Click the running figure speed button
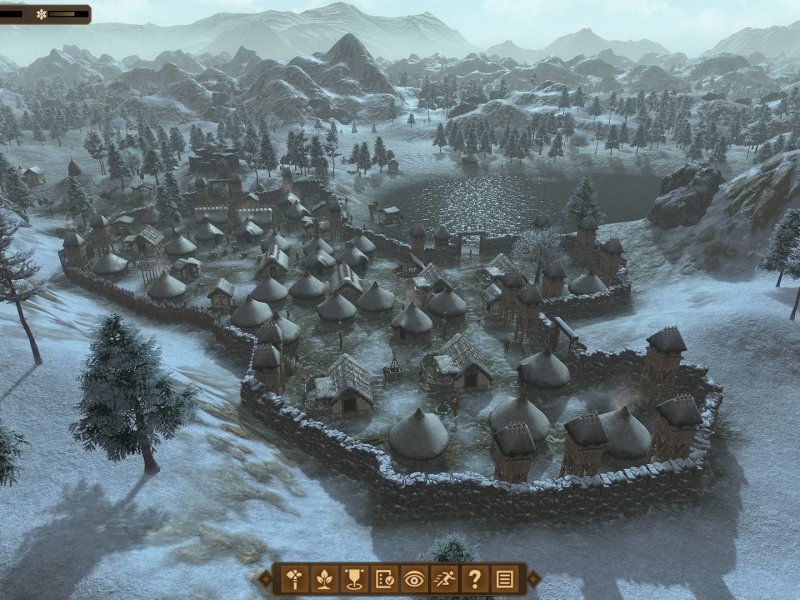This screenshot has height=600, width=800. click(x=444, y=578)
